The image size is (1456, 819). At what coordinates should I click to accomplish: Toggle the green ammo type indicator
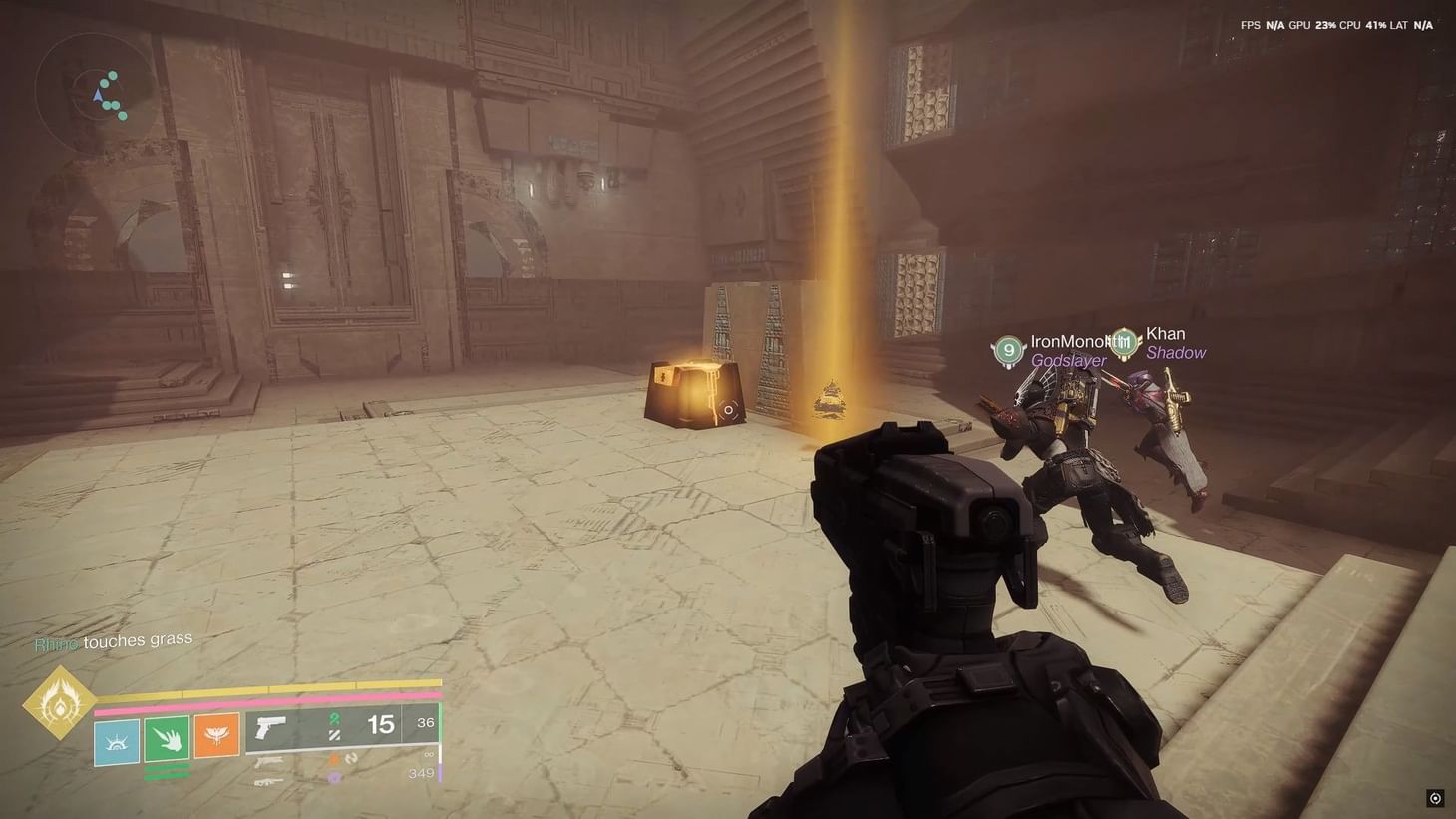tap(333, 718)
